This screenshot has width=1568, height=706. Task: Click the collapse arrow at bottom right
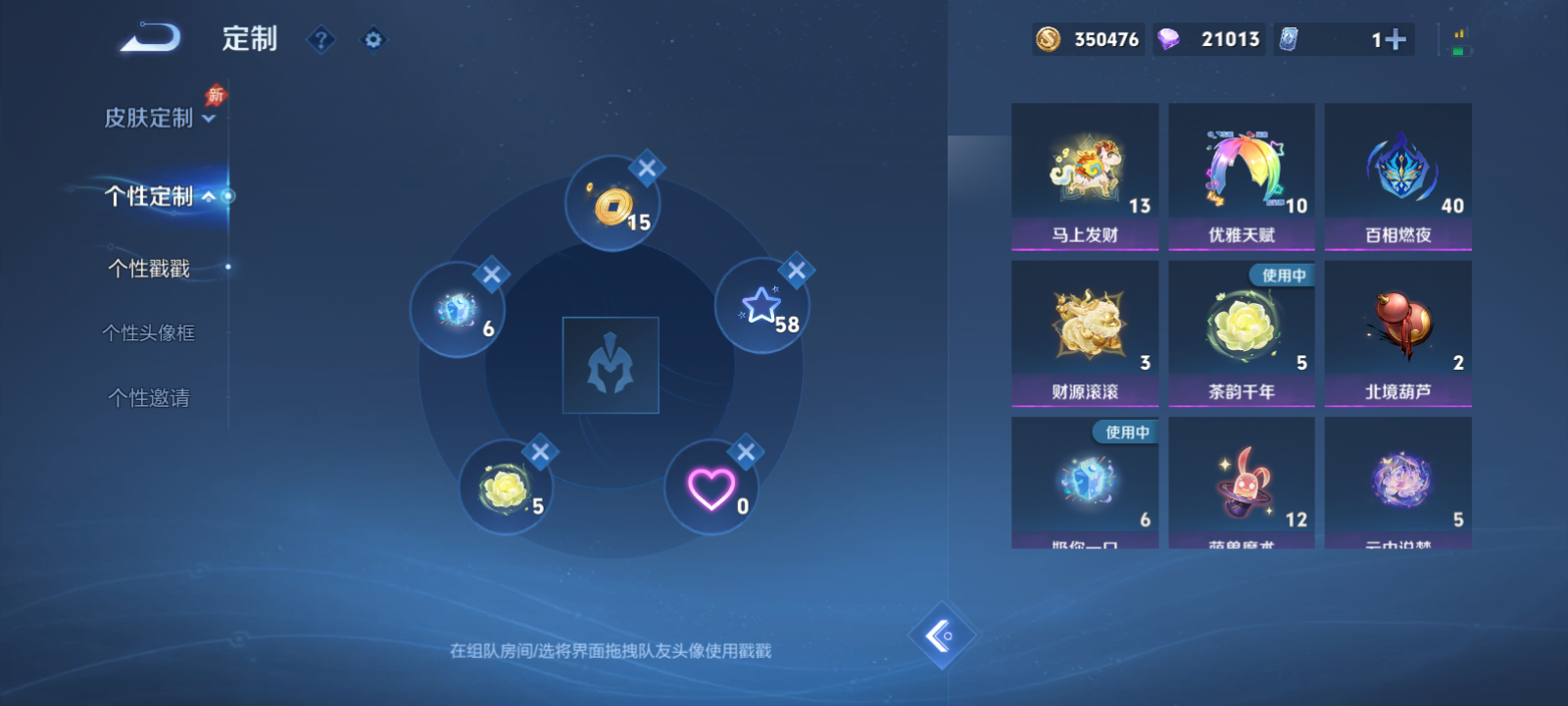pyautogui.click(x=941, y=634)
